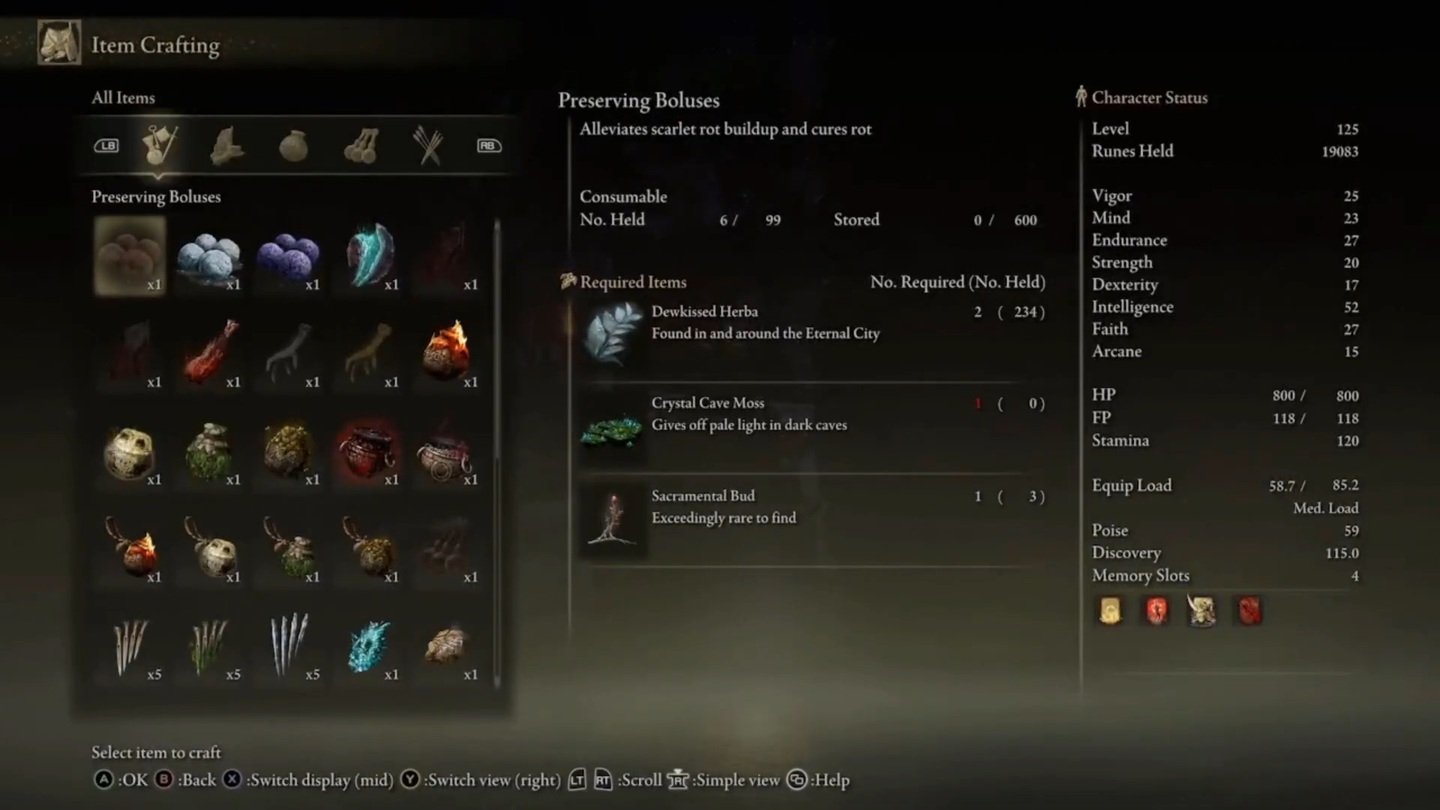1440x810 pixels.
Task: Click the yellow status effect icon
Action: click(x=1109, y=610)
